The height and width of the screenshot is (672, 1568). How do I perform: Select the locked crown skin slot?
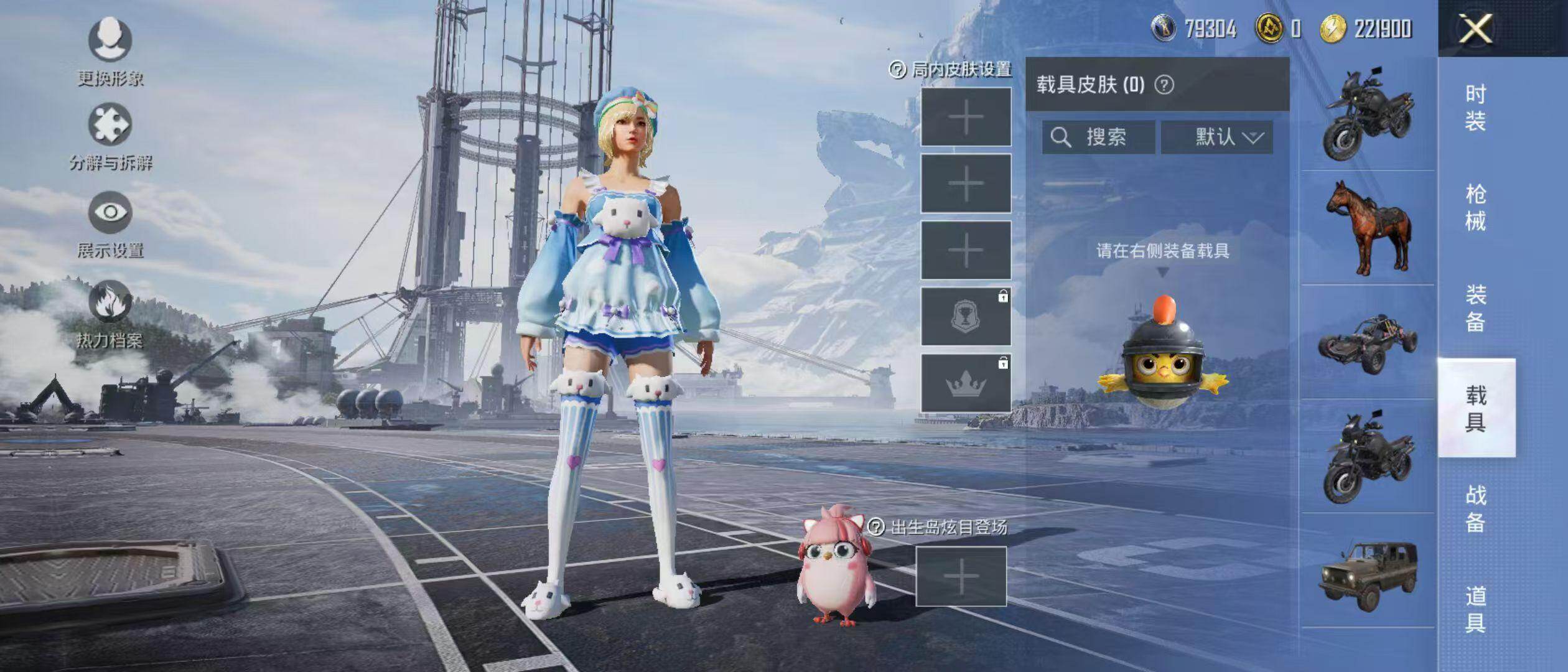click(966, 384)
